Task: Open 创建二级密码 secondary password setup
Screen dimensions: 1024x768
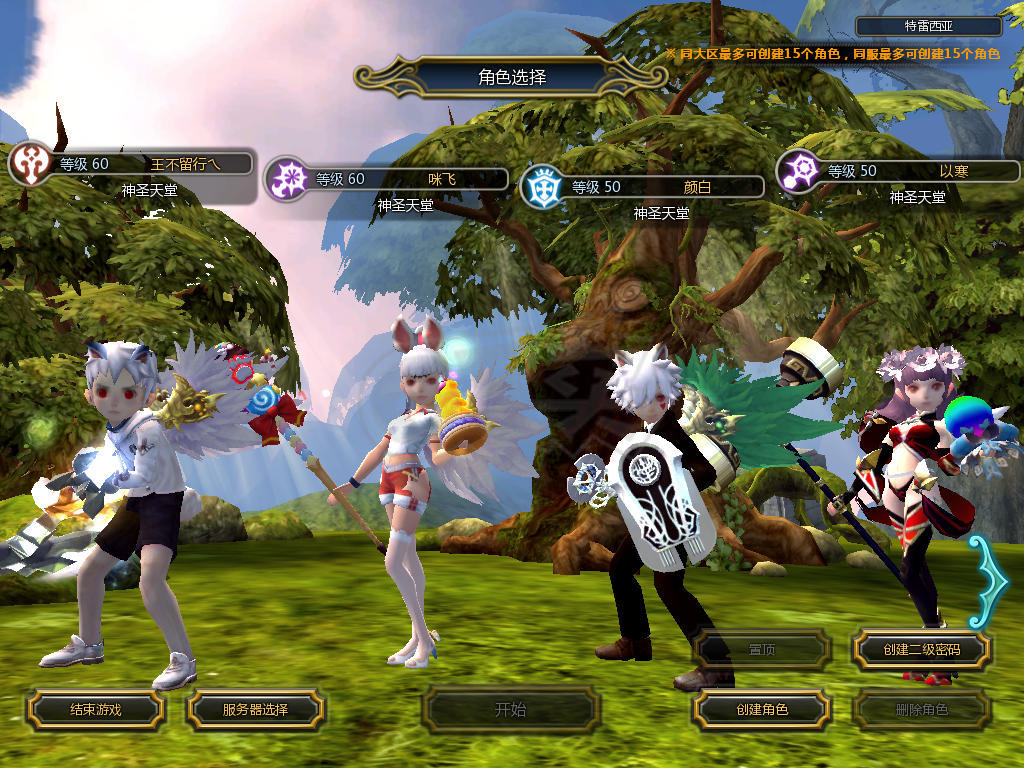Action: (921, 650)
